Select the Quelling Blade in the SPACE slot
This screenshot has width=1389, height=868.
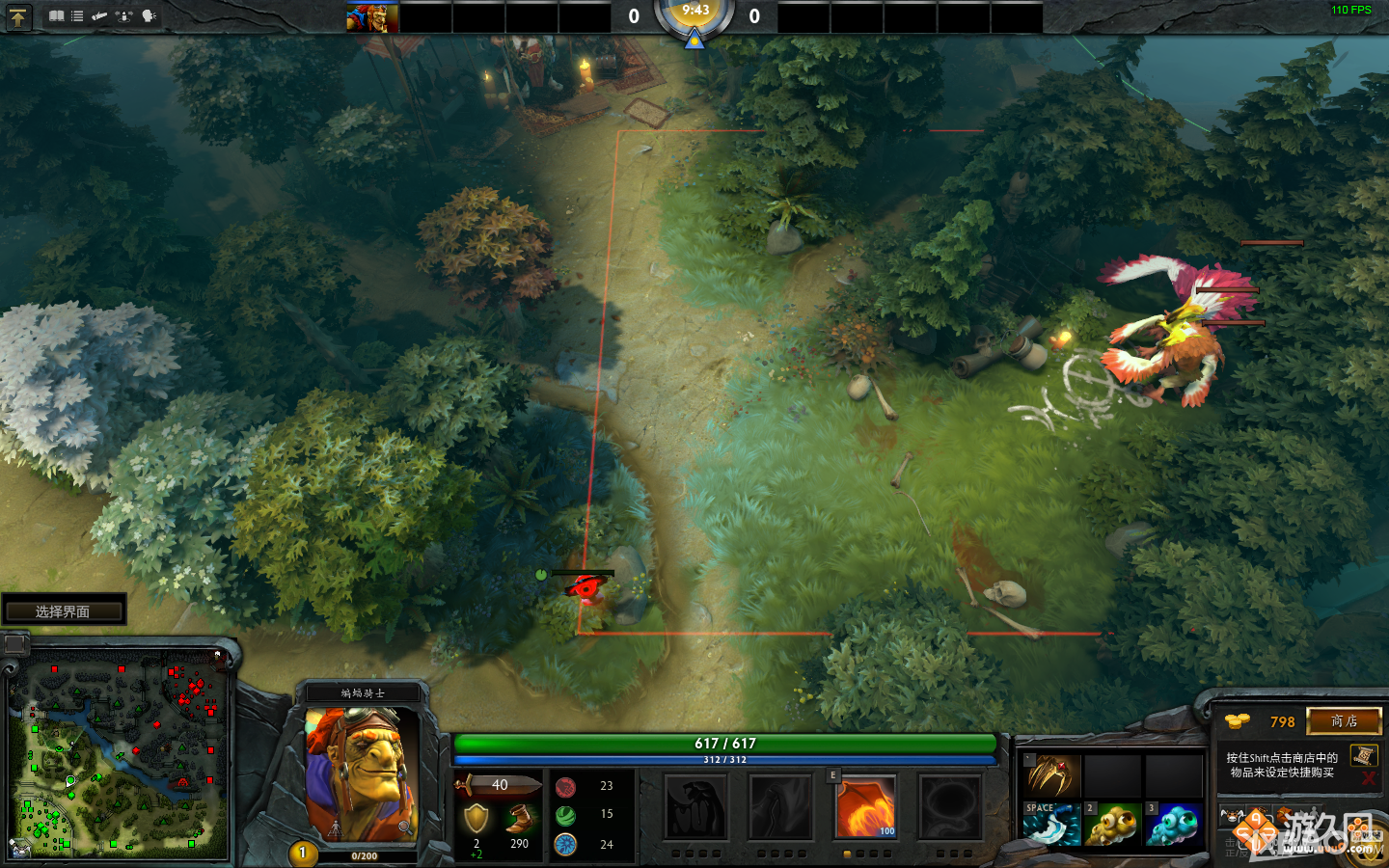point(1052,826)
